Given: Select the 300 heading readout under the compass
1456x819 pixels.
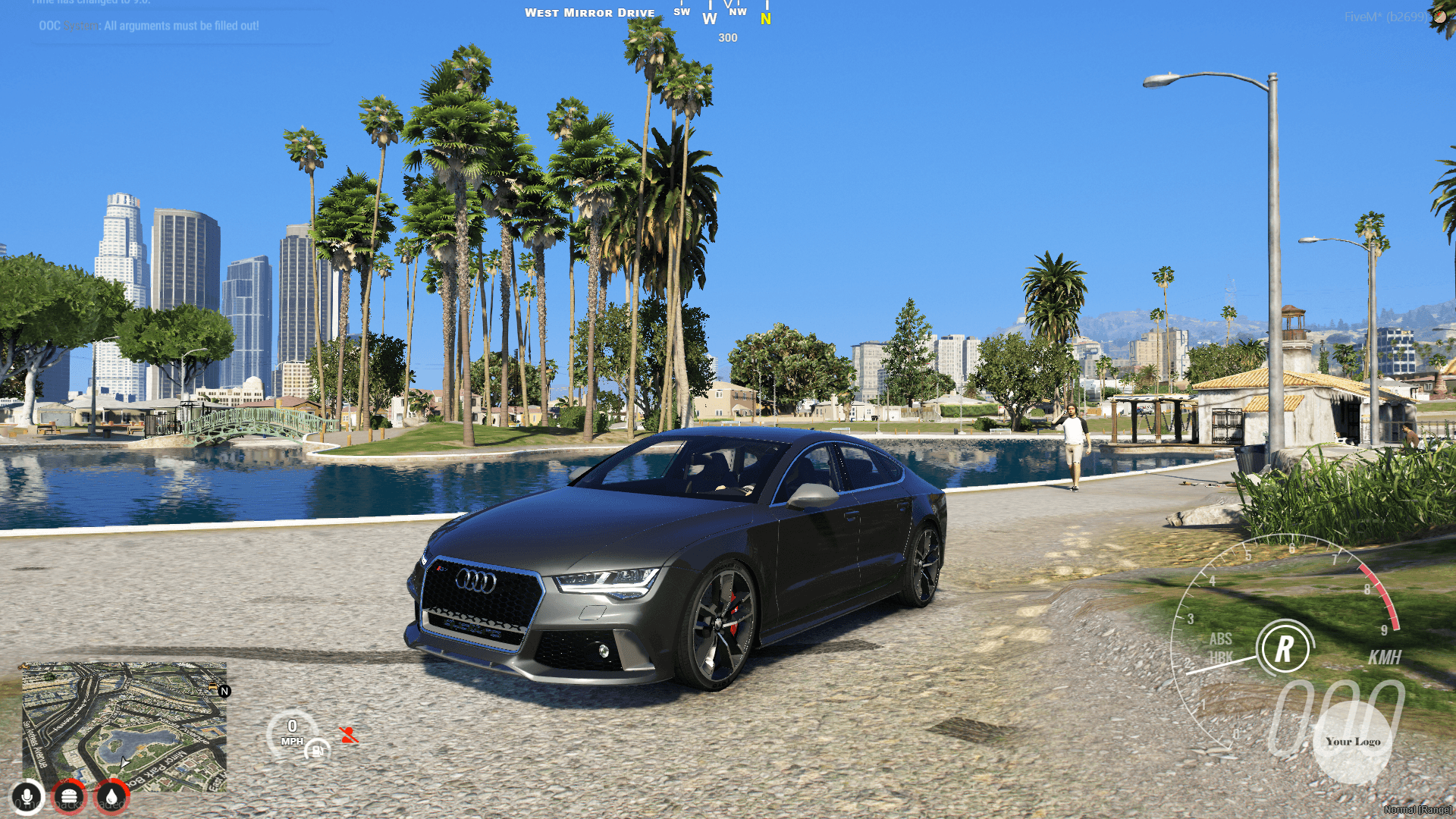Looking at the screenshot, I should point(728,38).
